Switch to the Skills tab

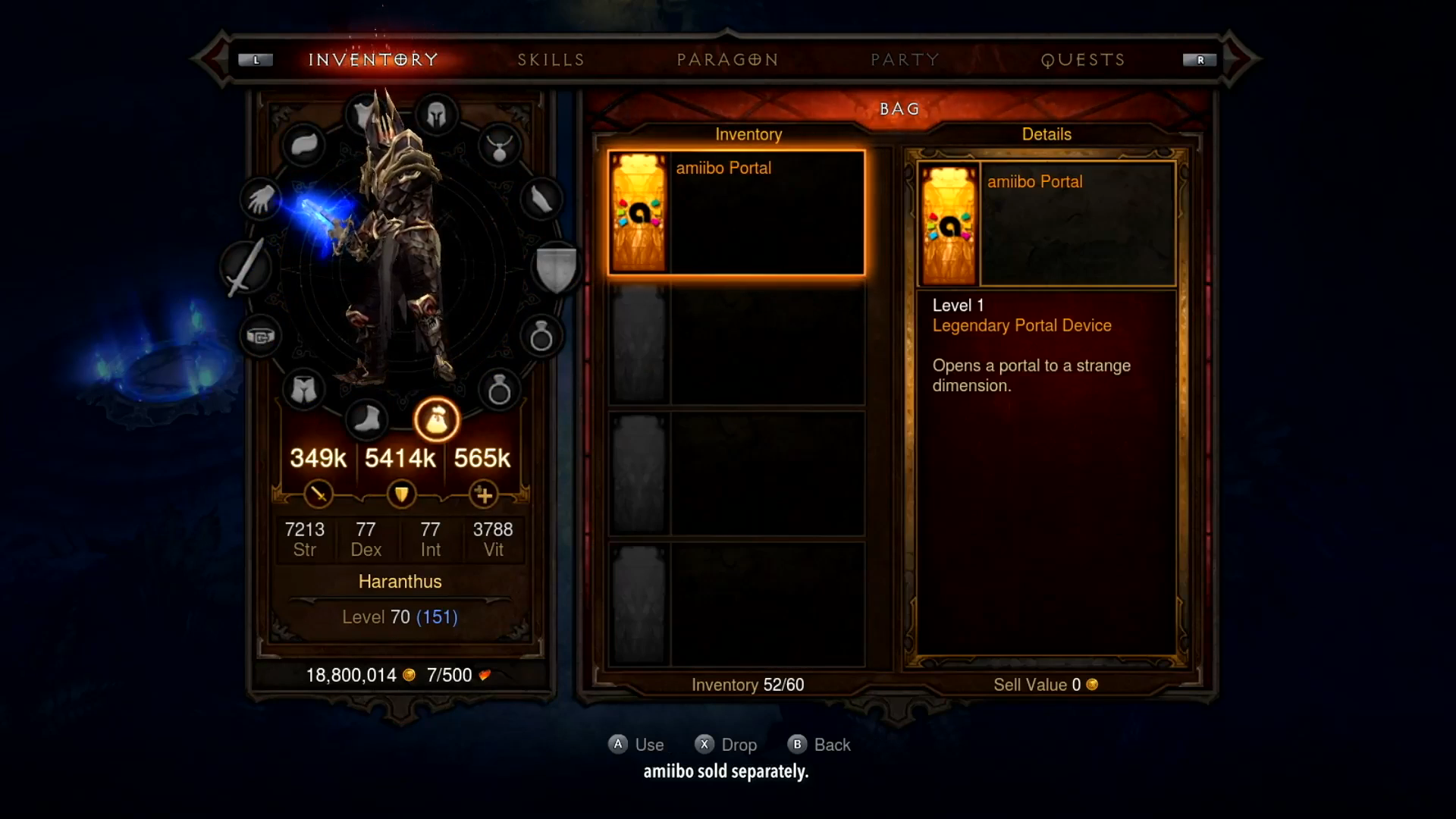[551, 60]
